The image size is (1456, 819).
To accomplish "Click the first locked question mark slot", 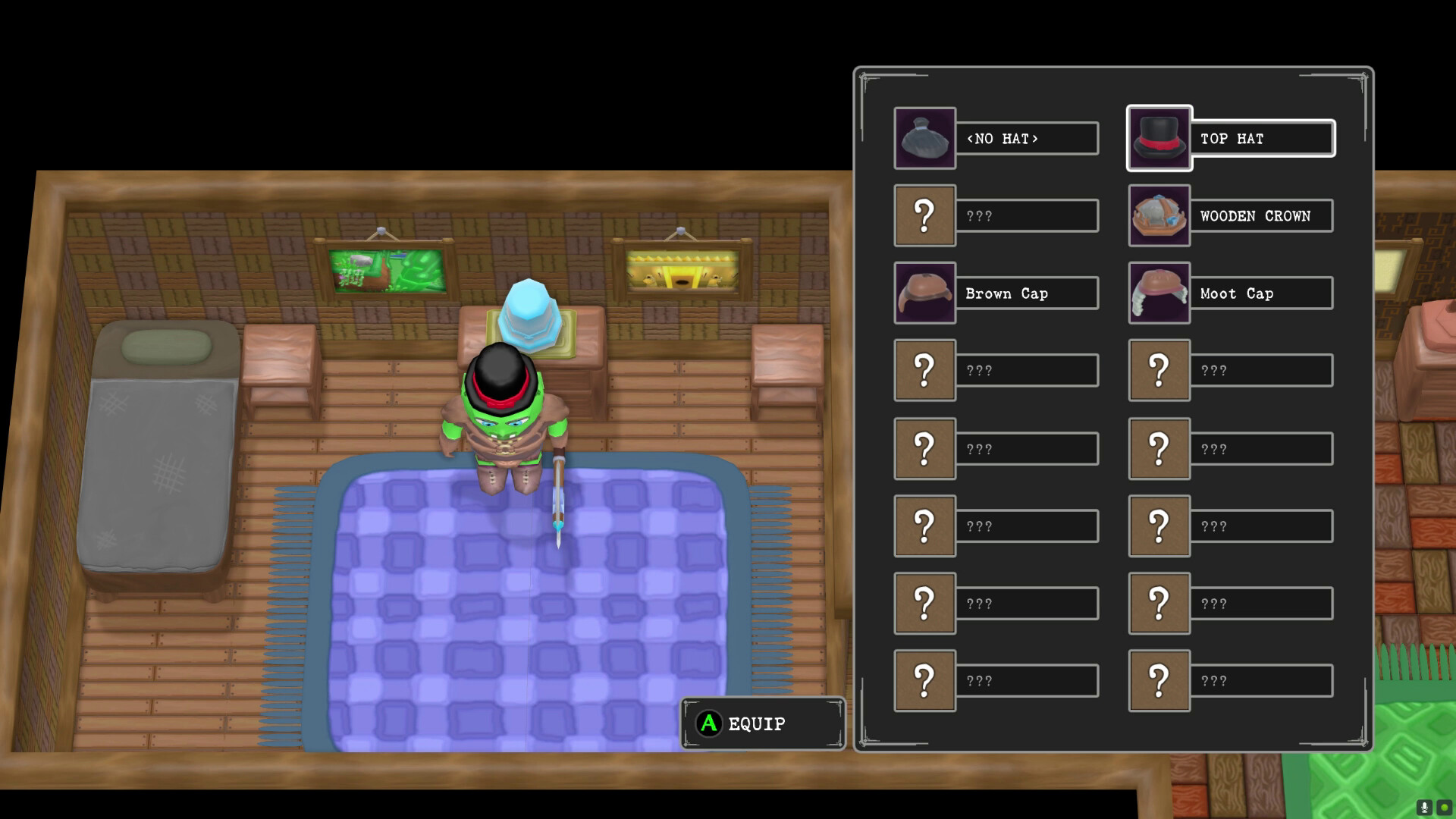I will click(x=924, y=215).
